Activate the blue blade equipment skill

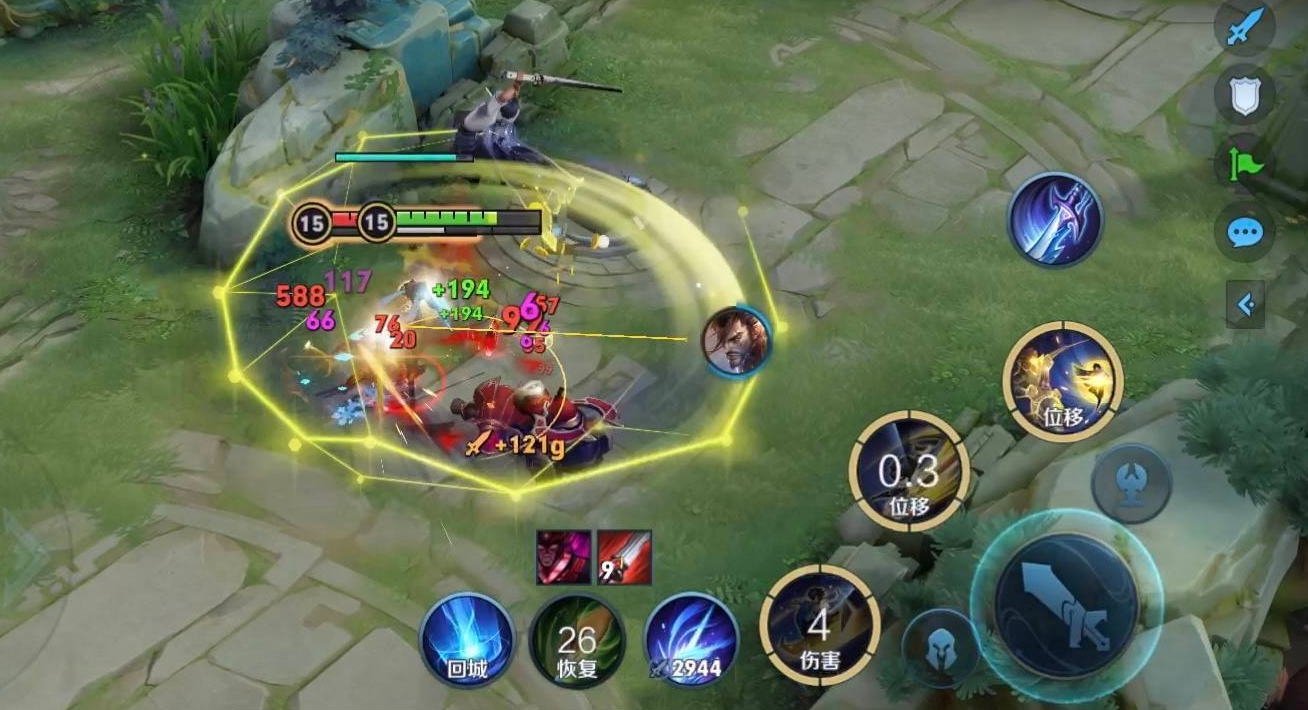coord(1055,219)
